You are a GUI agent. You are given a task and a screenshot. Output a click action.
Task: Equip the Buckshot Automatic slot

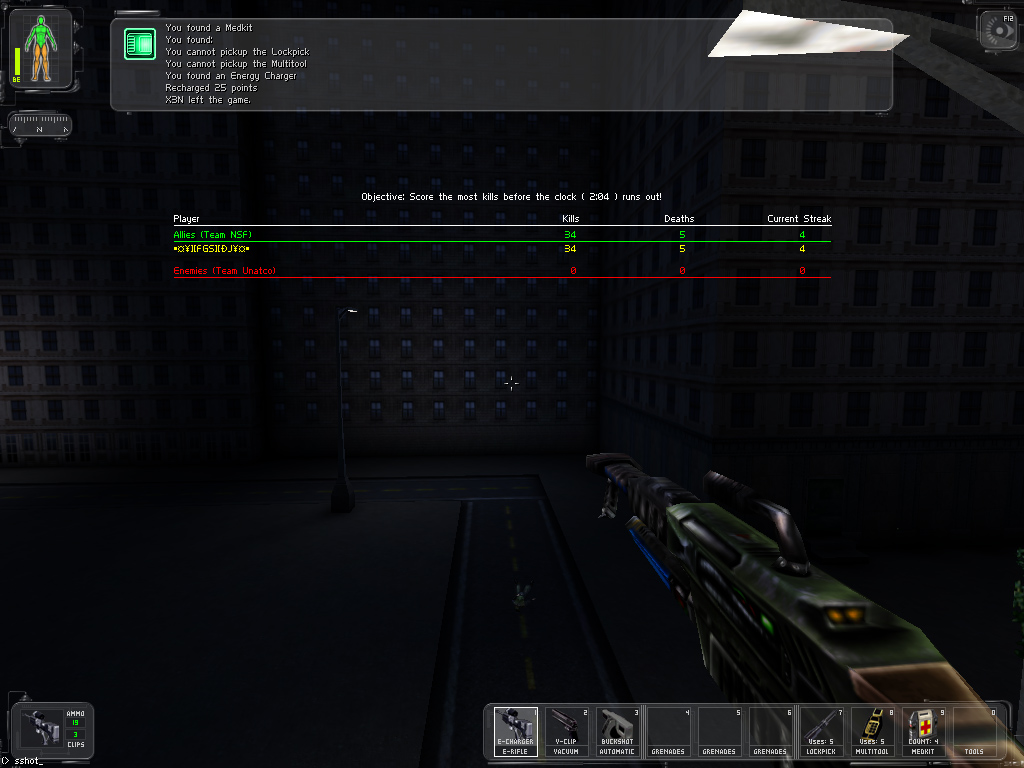[x=617, y=731]
